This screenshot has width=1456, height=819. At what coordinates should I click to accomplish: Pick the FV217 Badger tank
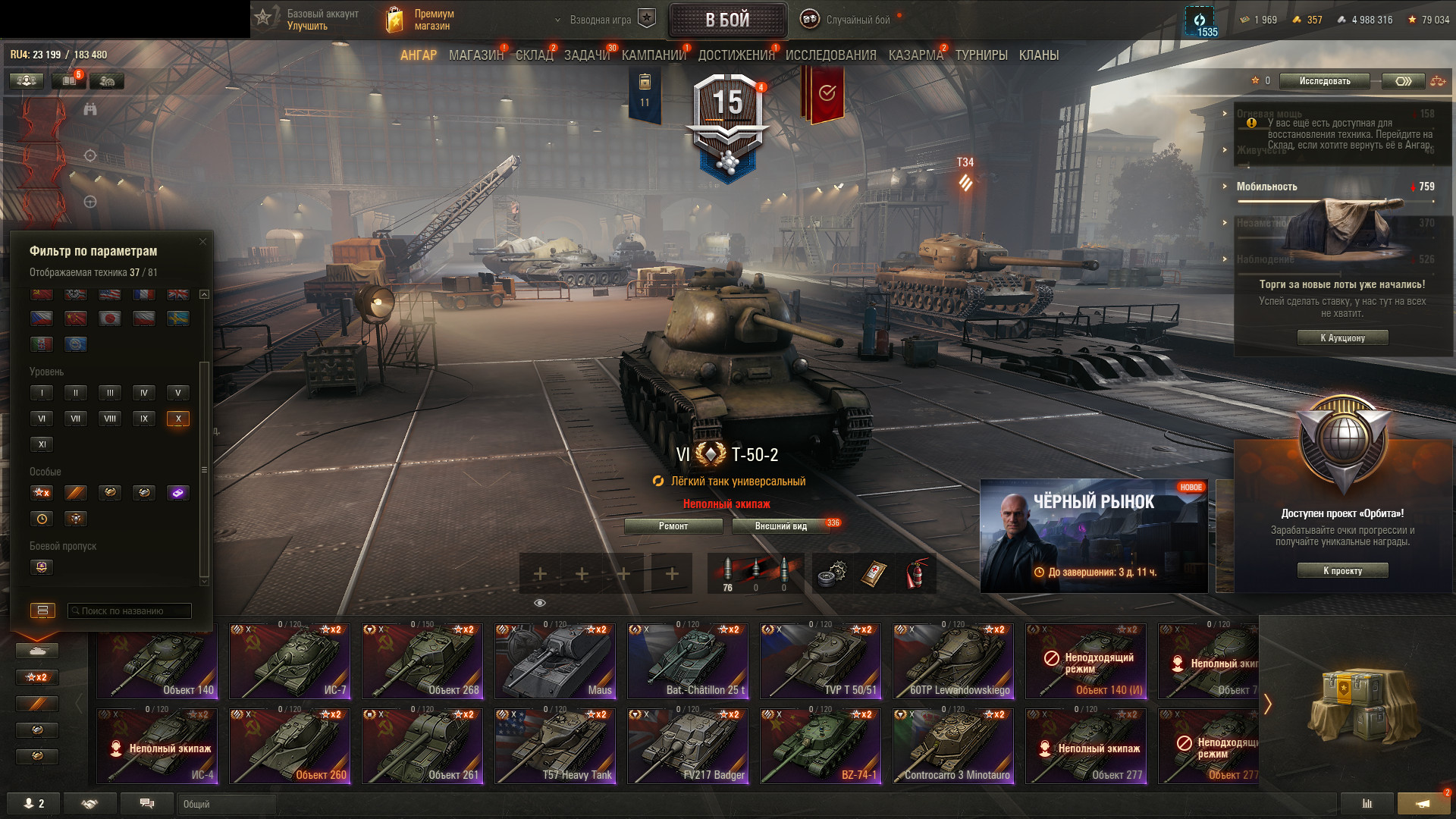(x=688, y=745)
